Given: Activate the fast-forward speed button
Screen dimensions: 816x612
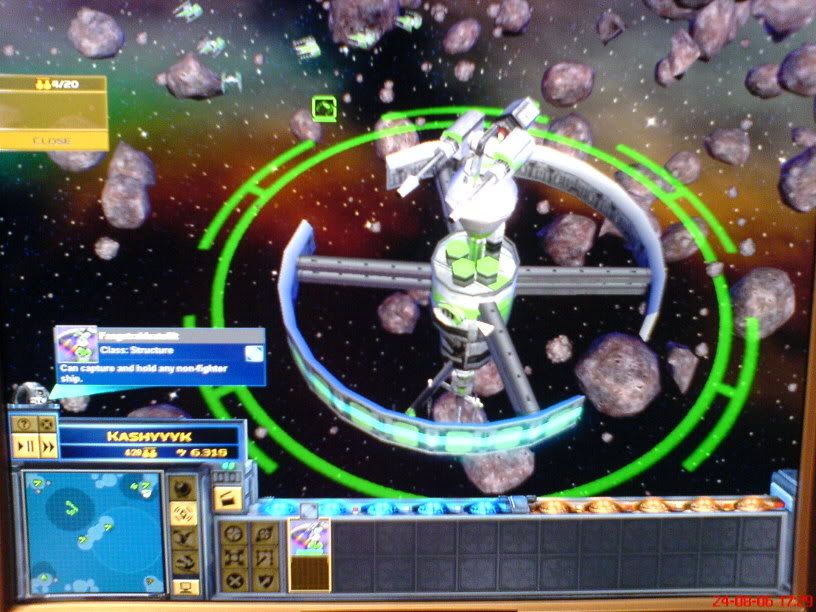Looking at the screenshot, I should [46, 445].
